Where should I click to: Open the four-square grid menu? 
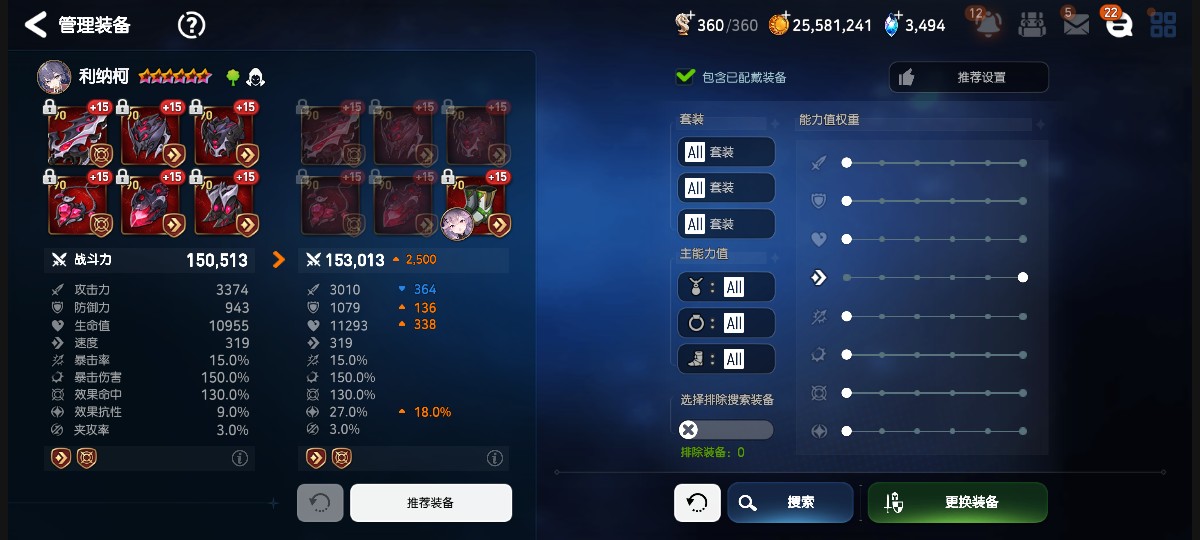click(x=1163, y=25)
